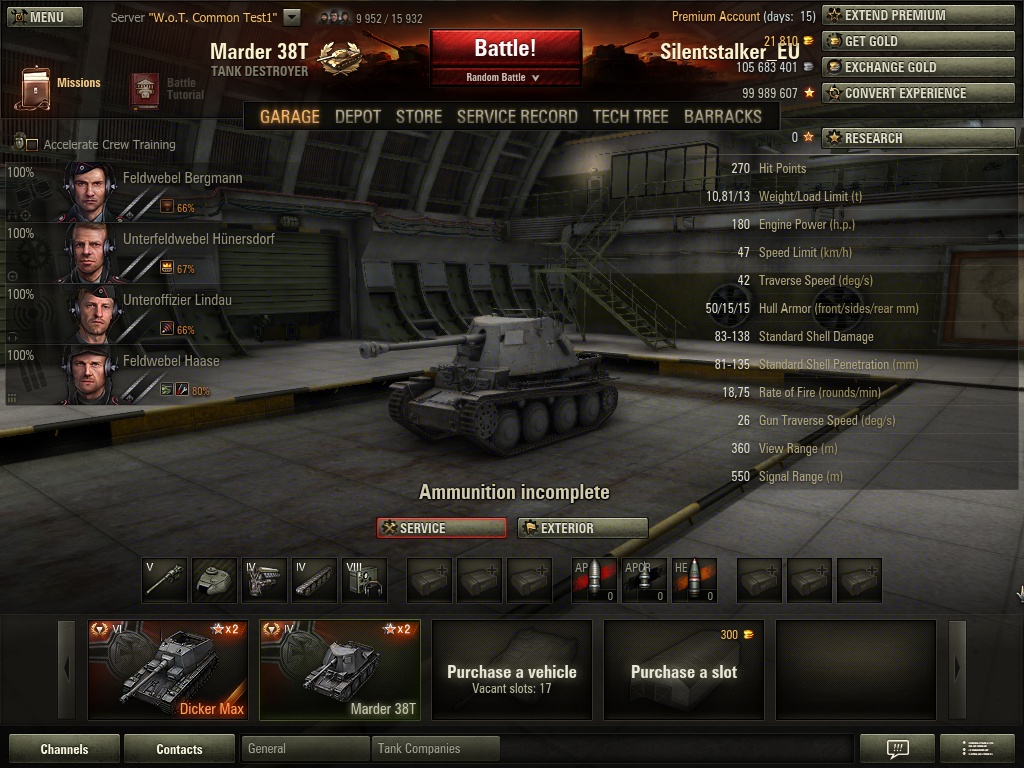Screen dimensions: 1024x768
Task: View the SERVICE RECORD tab
Action: [x=517, y=116]
